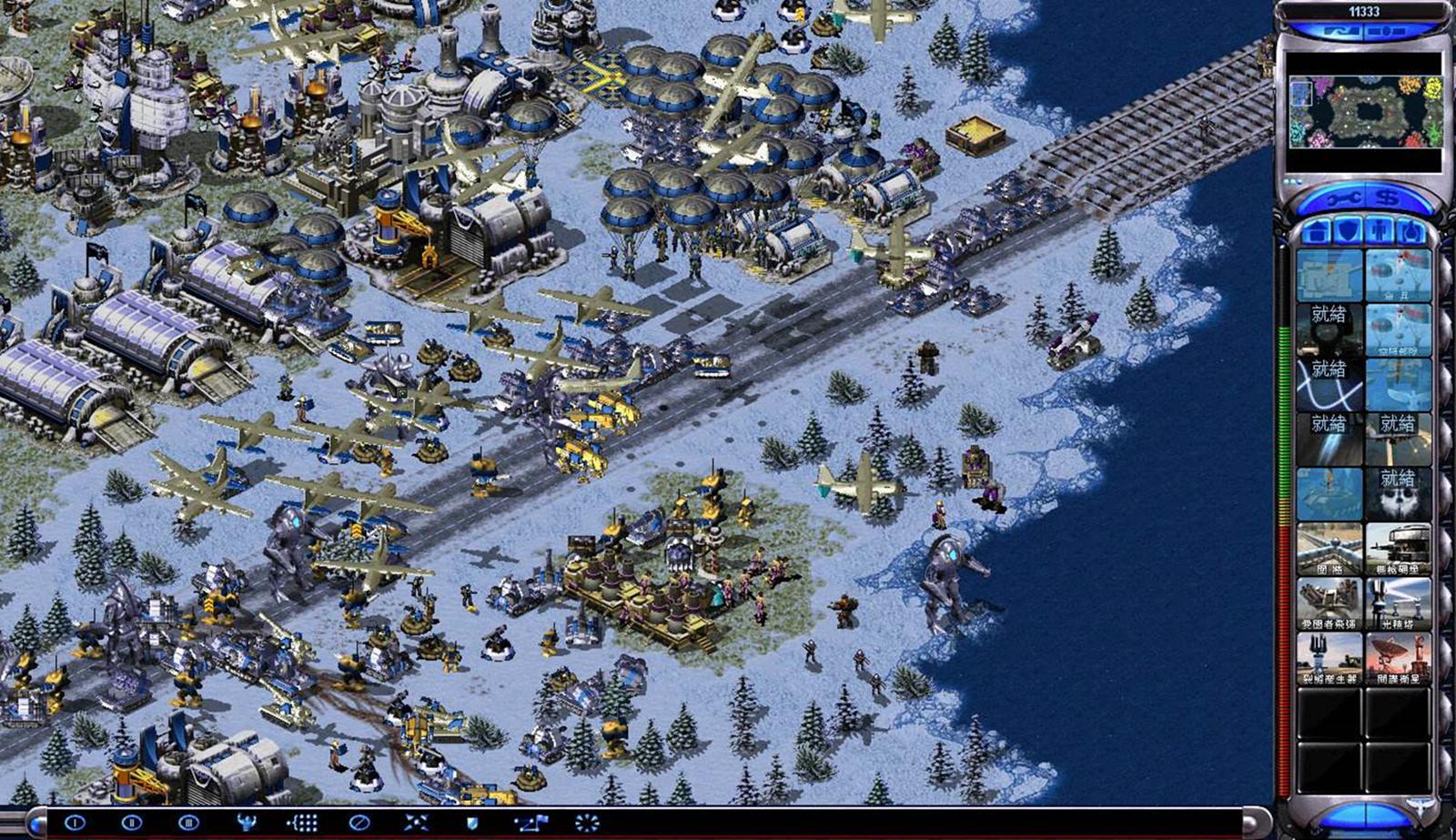The height and width of the screenshot is (840, 1456).
Task: Select the ready skull superweapon icon
Action: (x=1397, y=492)
